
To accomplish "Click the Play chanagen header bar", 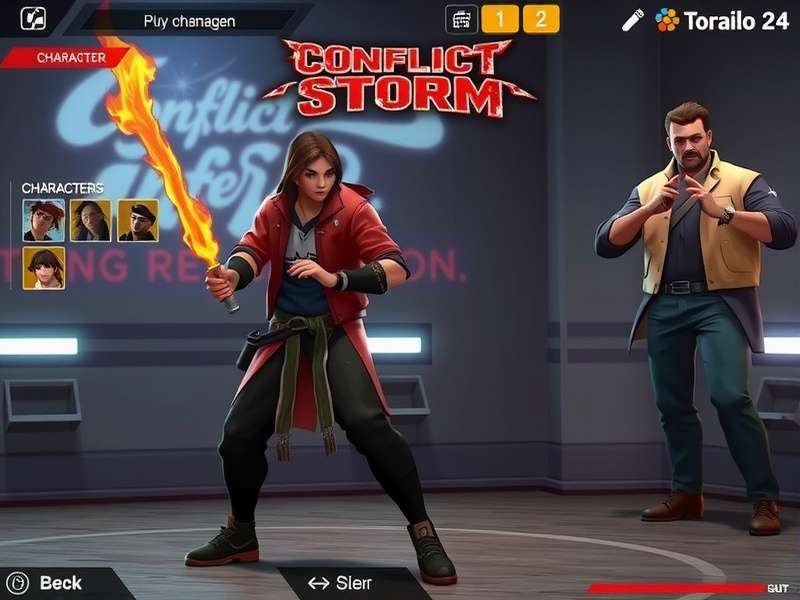I will tap(191, 20).
